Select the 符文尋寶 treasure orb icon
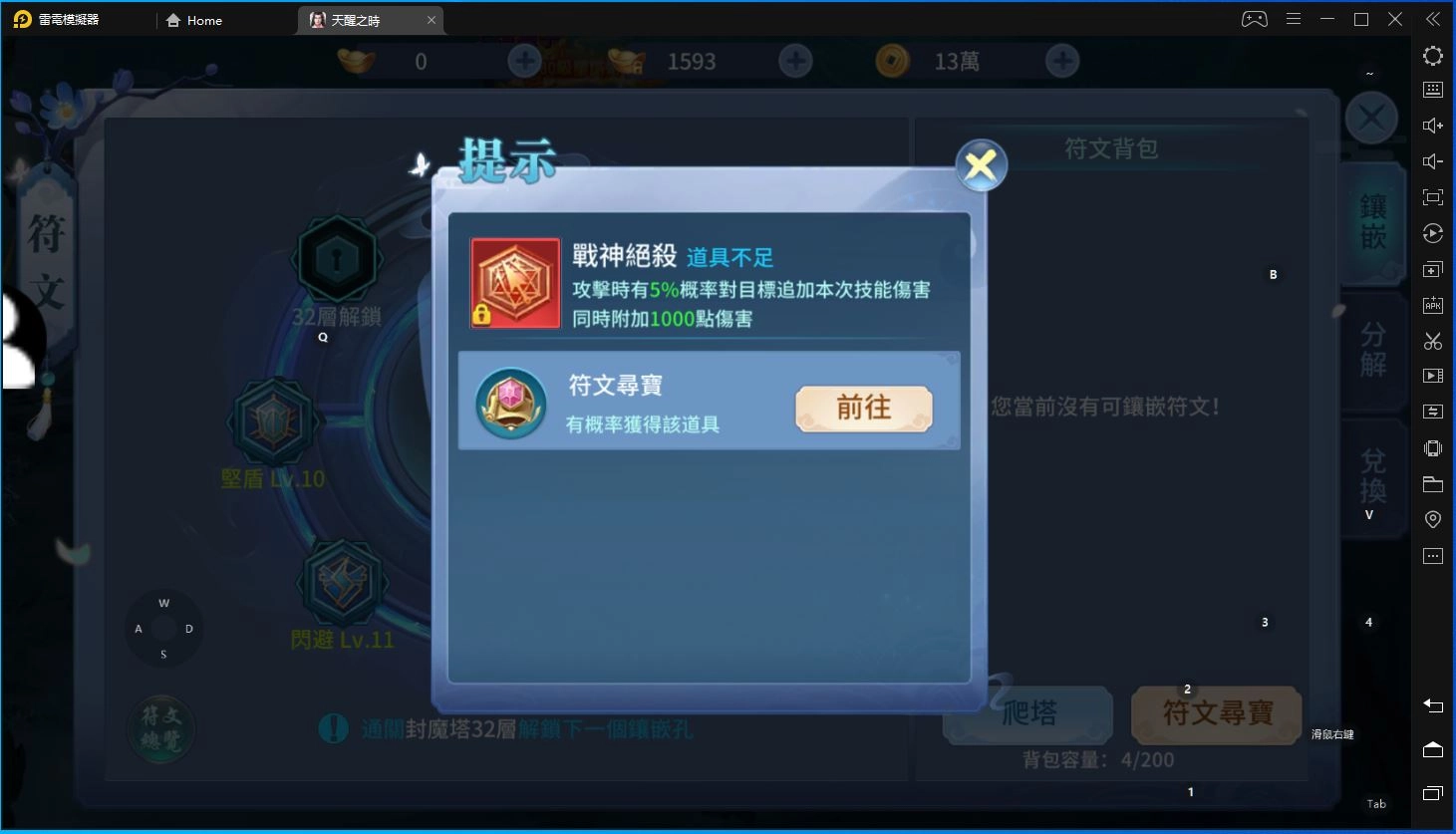The height and width of the screenshot is (834, 1456). 512,403
